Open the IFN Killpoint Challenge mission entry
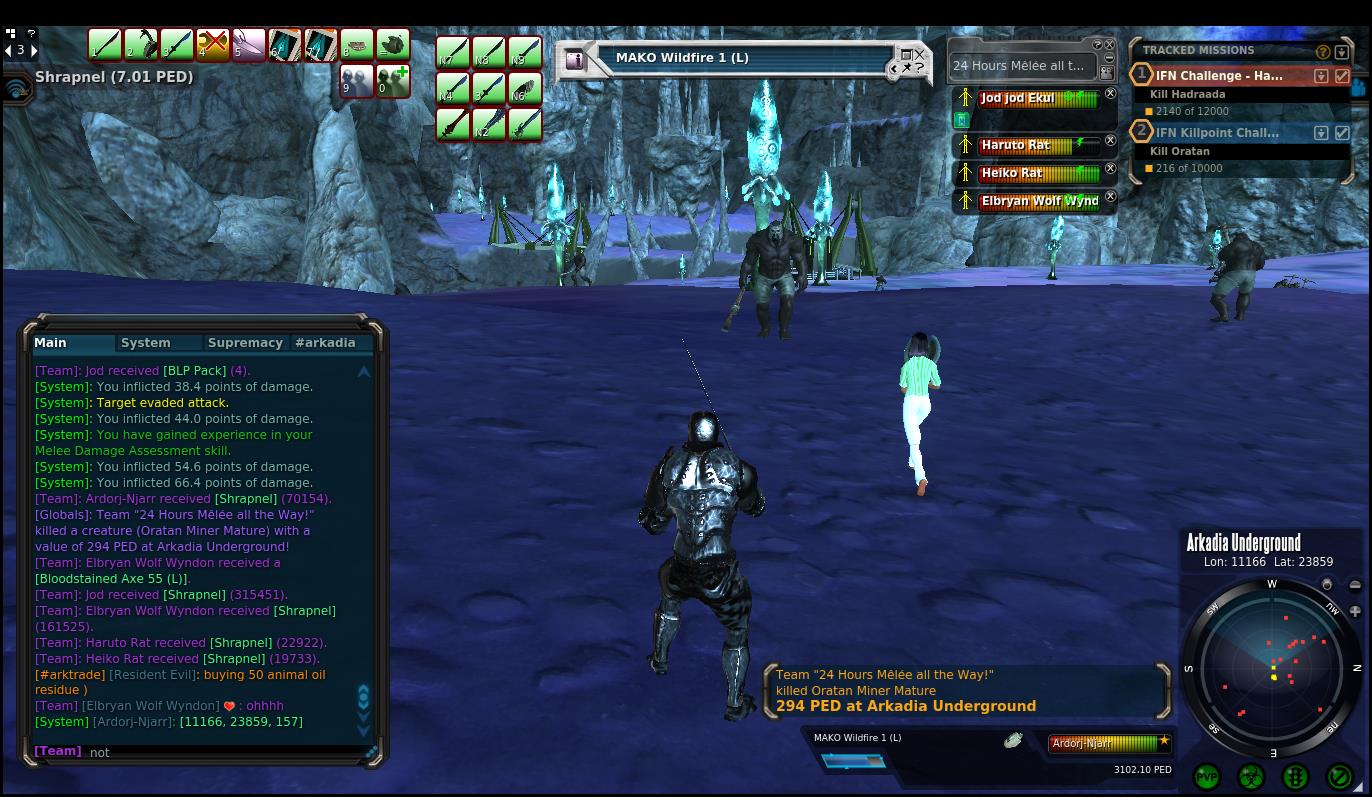 tap(1217, 133)
